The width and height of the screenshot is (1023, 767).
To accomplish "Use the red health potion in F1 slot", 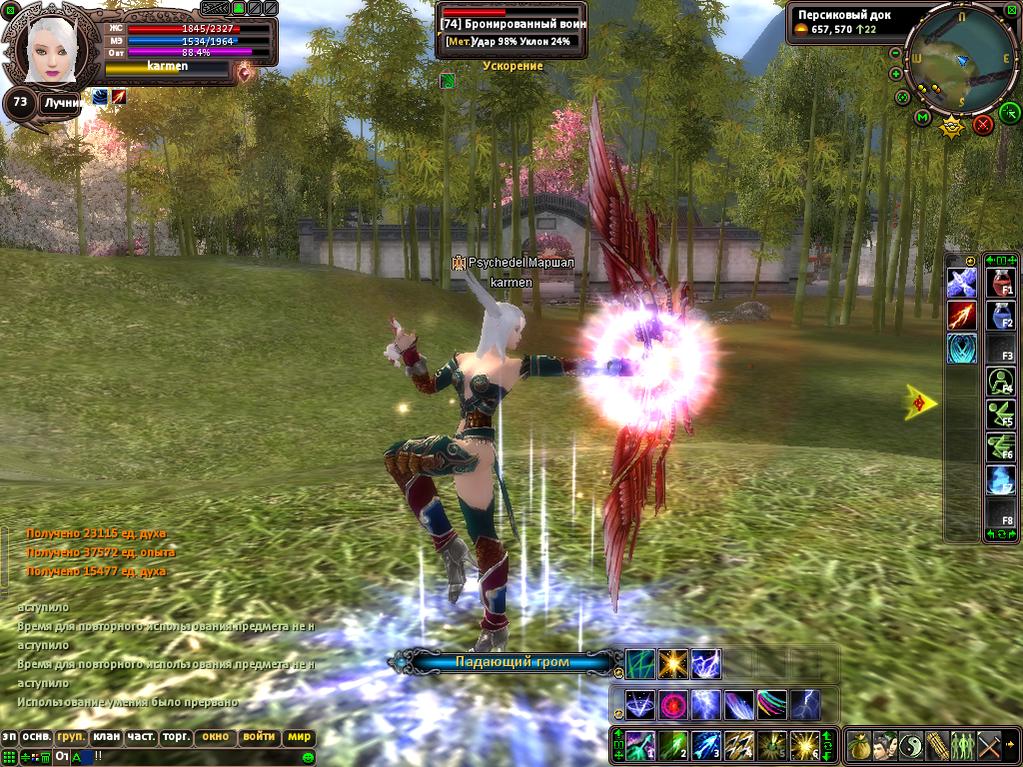I will [1001, 283].
